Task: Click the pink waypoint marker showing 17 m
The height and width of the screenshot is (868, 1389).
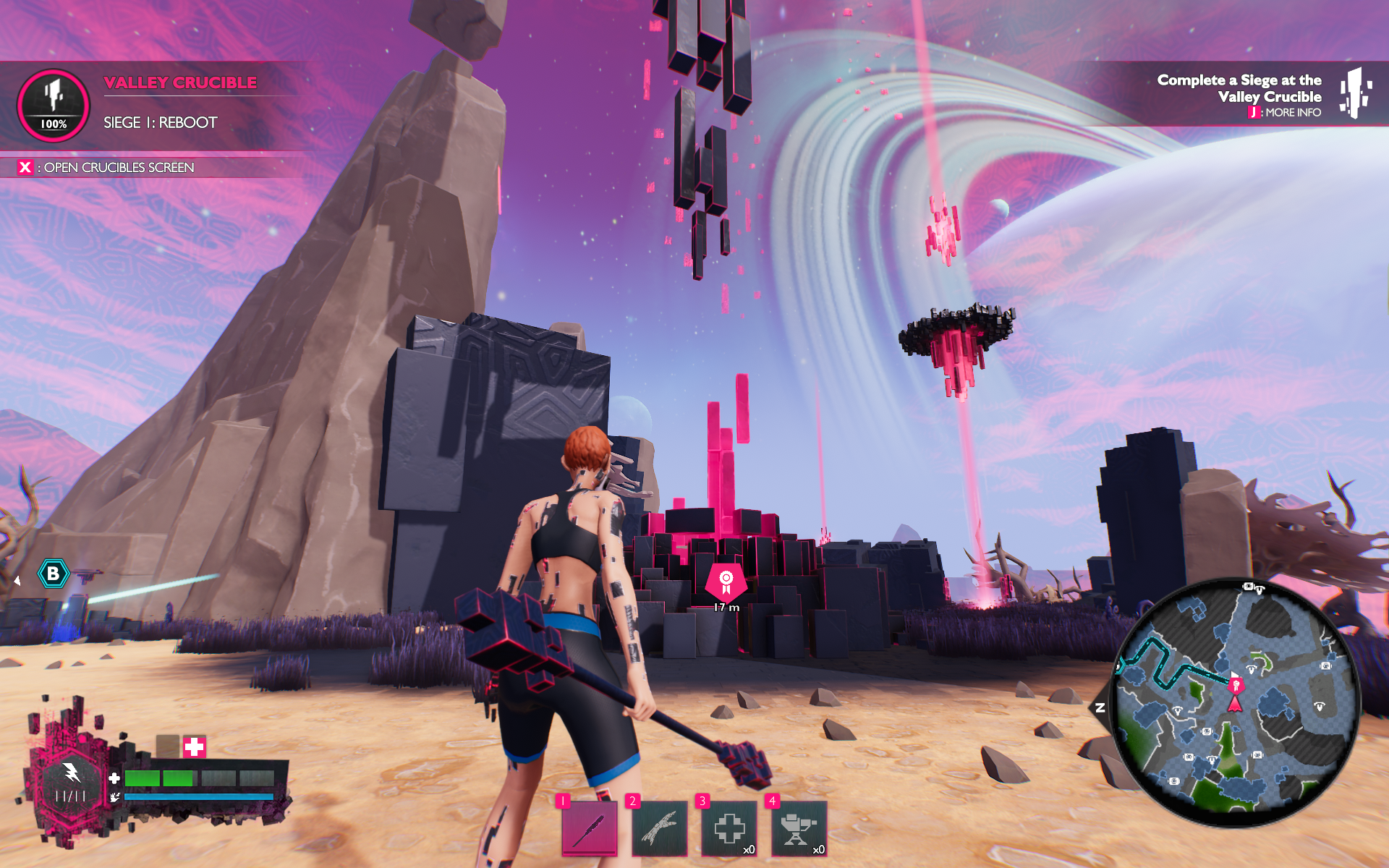Action: point(726,581)
